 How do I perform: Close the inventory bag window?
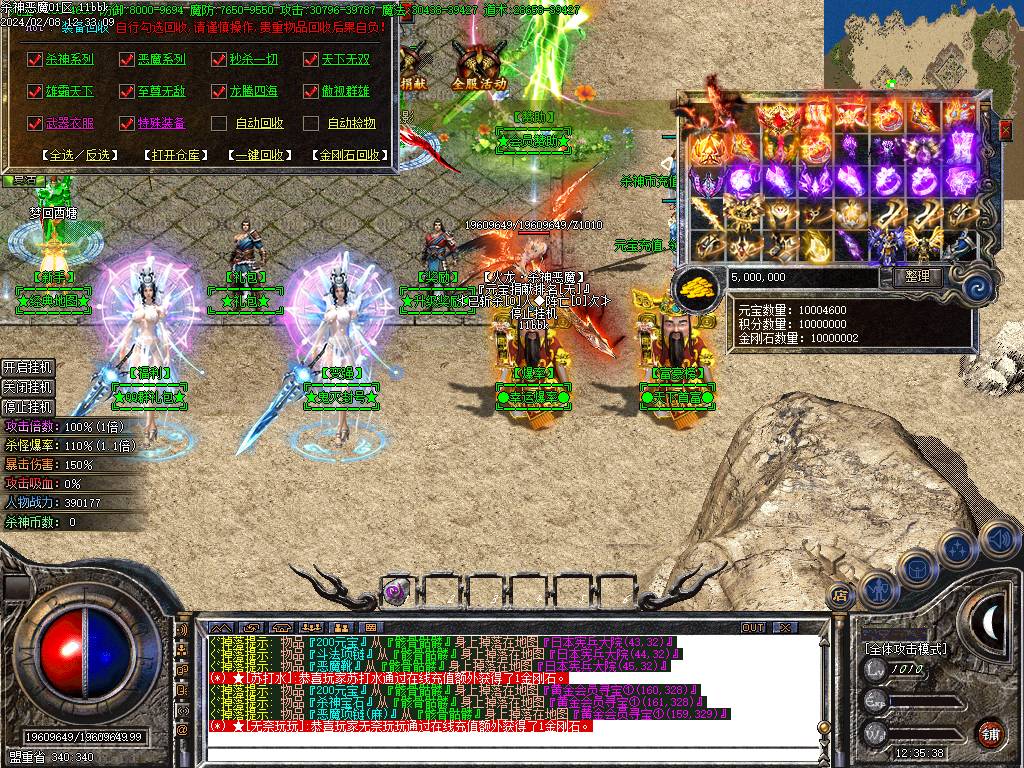click(x=1005, y=130)
